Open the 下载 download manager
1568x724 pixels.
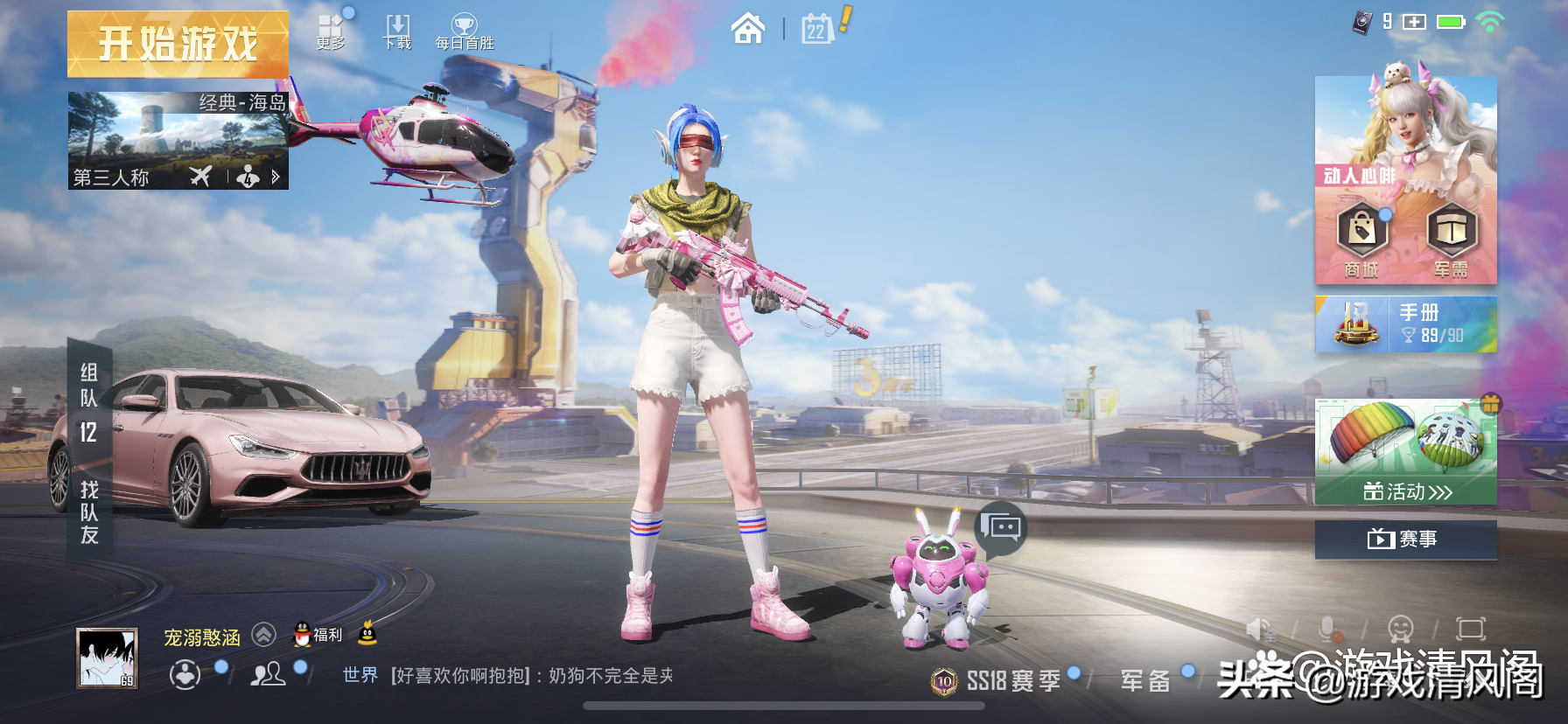pyautogui.click(x=397, y=31)
